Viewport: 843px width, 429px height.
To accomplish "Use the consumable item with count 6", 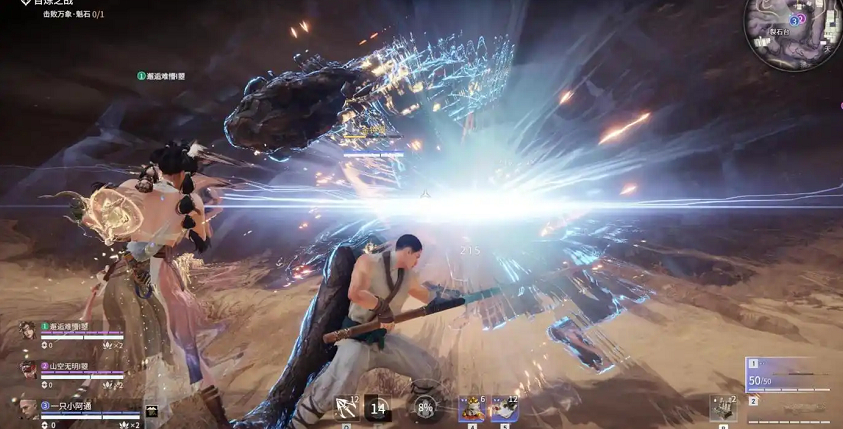I will [x=472, y=407].
